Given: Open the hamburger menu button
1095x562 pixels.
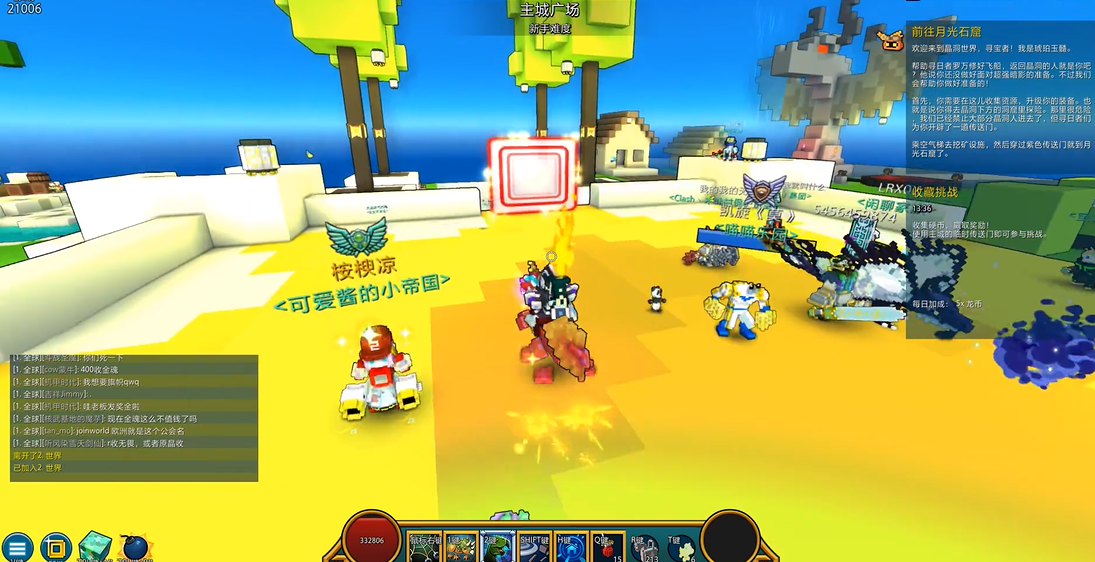Looking at the screenshot, I should [17, 547].
